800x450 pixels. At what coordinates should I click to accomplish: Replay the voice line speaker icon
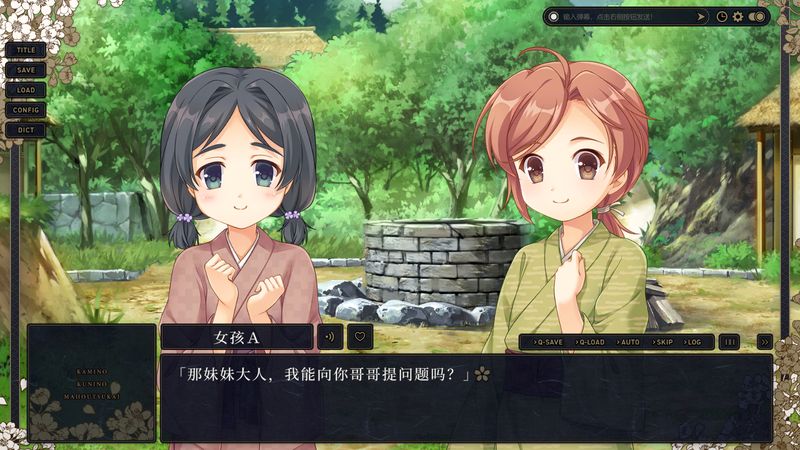pos(330,337)
